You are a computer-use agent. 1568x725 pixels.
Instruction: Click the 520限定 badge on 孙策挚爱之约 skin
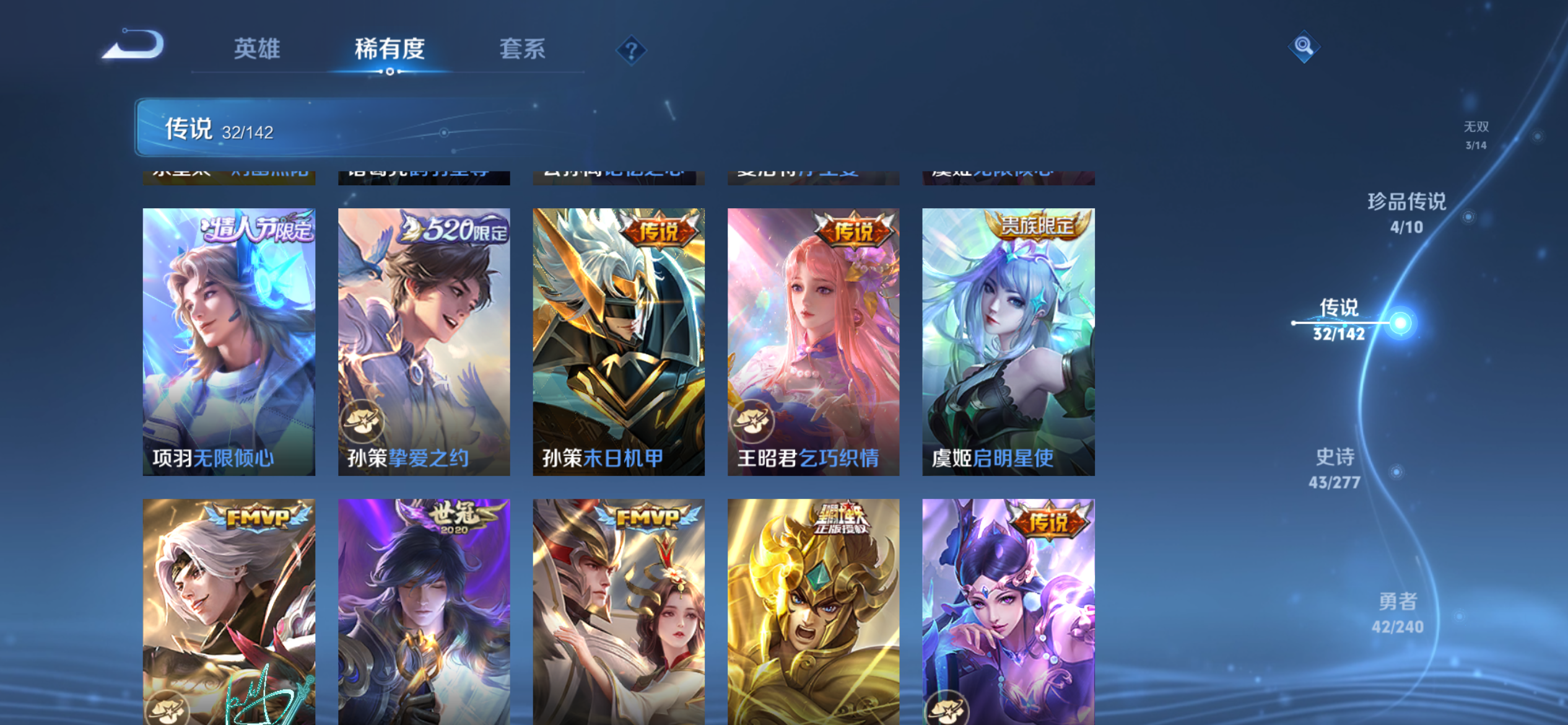pos(455,227)
